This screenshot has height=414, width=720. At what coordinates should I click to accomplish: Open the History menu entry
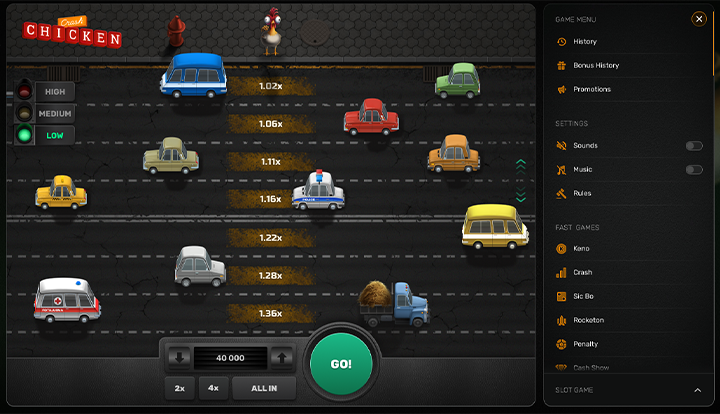pos(585,42)
